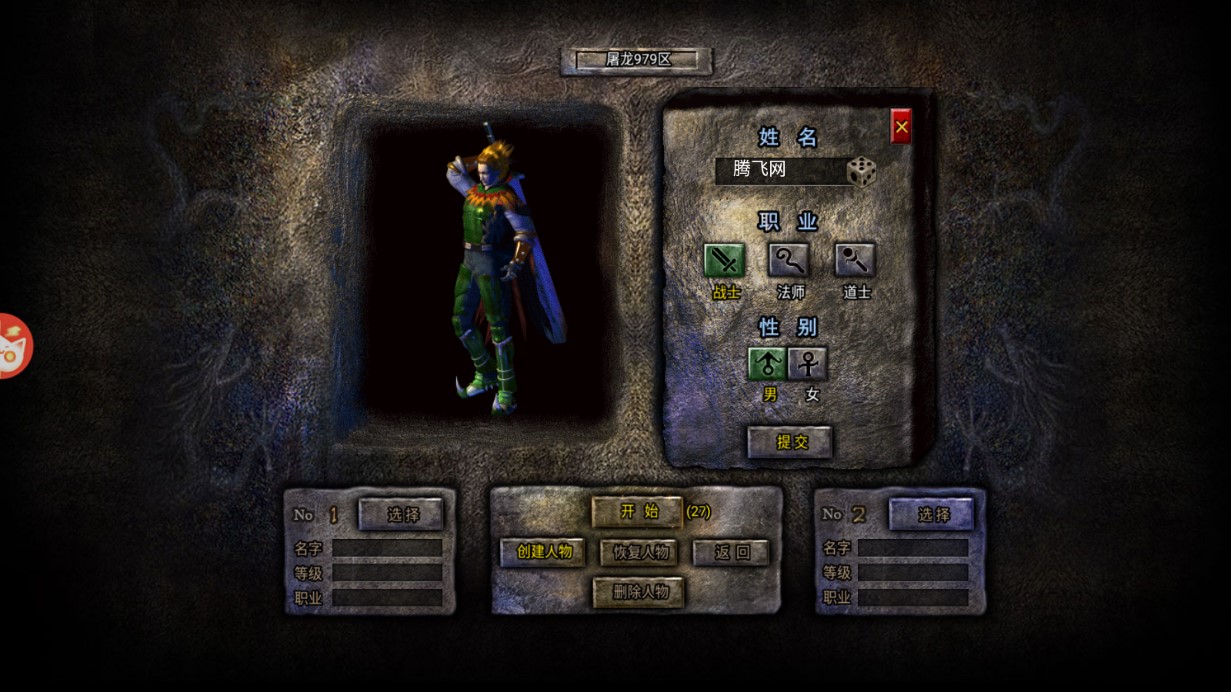Viewport: 1231px width, 692px height.
Task: Go back with the 返回 button
Action: 731,552
